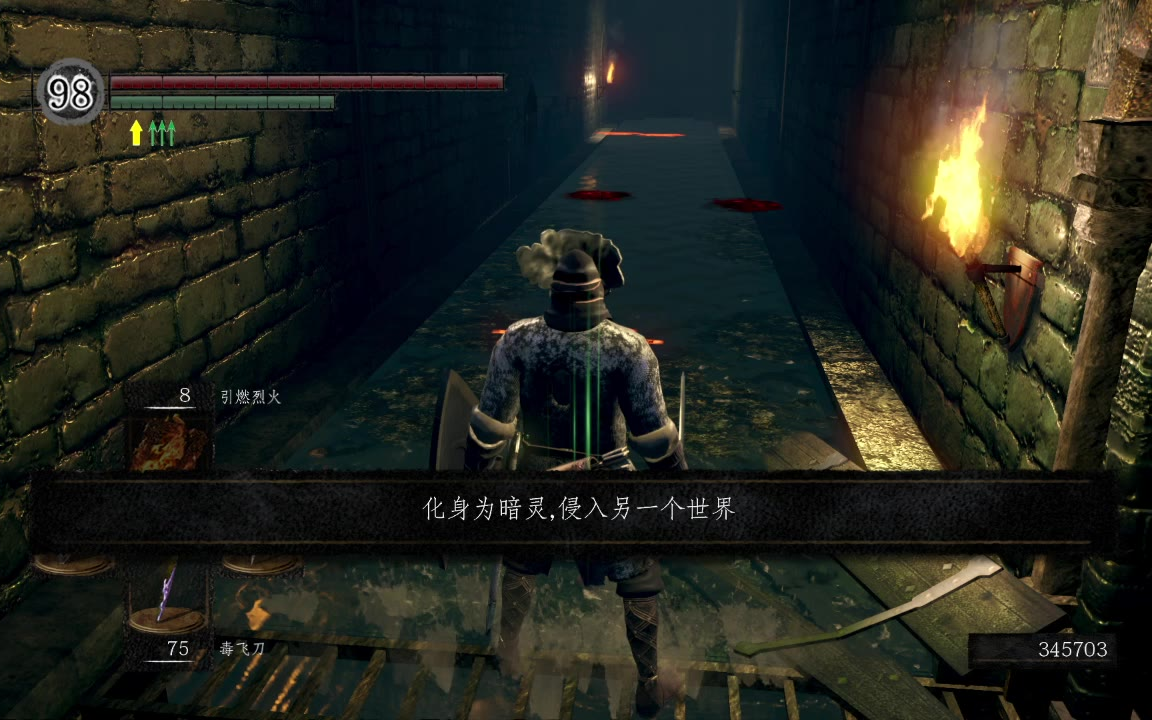Select the 毒飞刀 poison throwing knife slot
Viewport: 1152px width, 720px height.
167,600
